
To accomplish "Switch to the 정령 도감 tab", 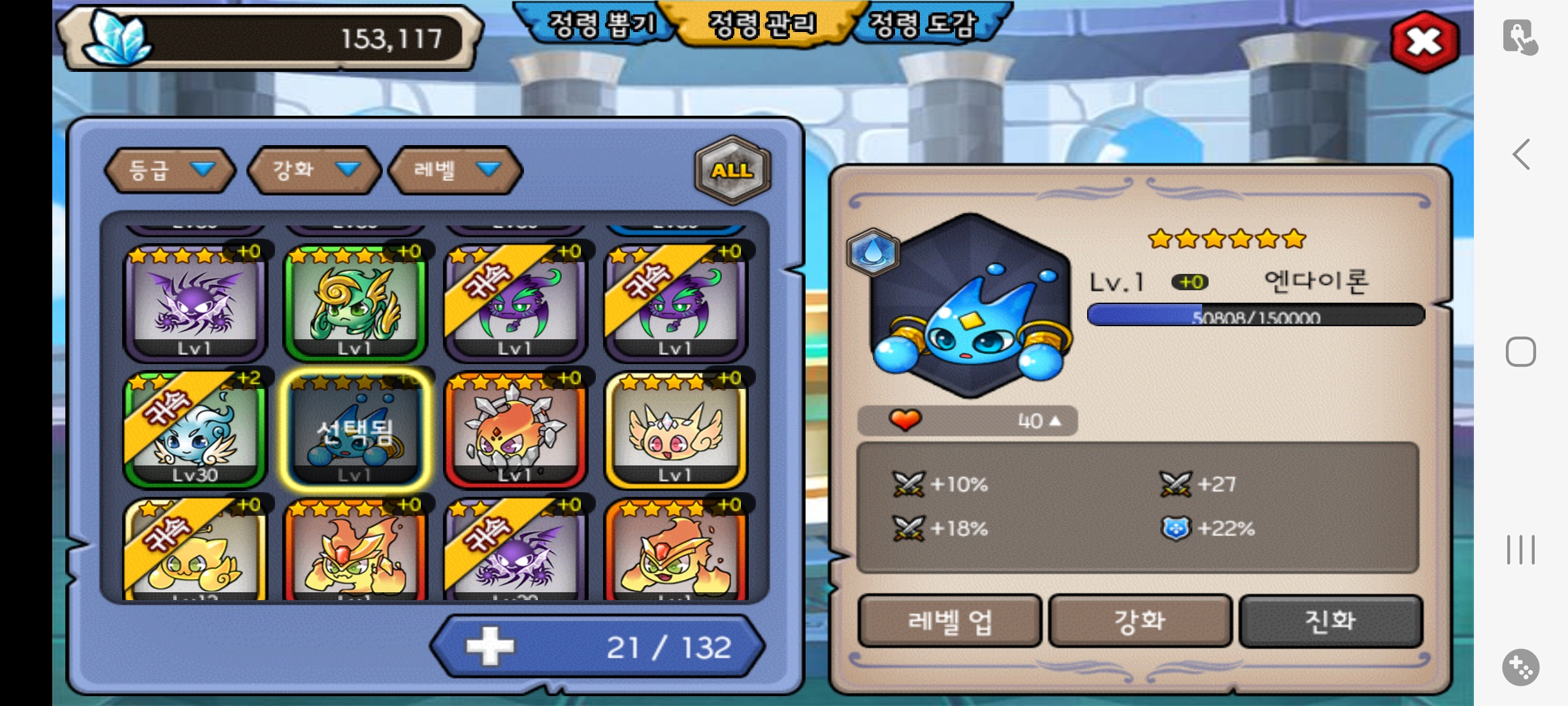I will 923,25.
